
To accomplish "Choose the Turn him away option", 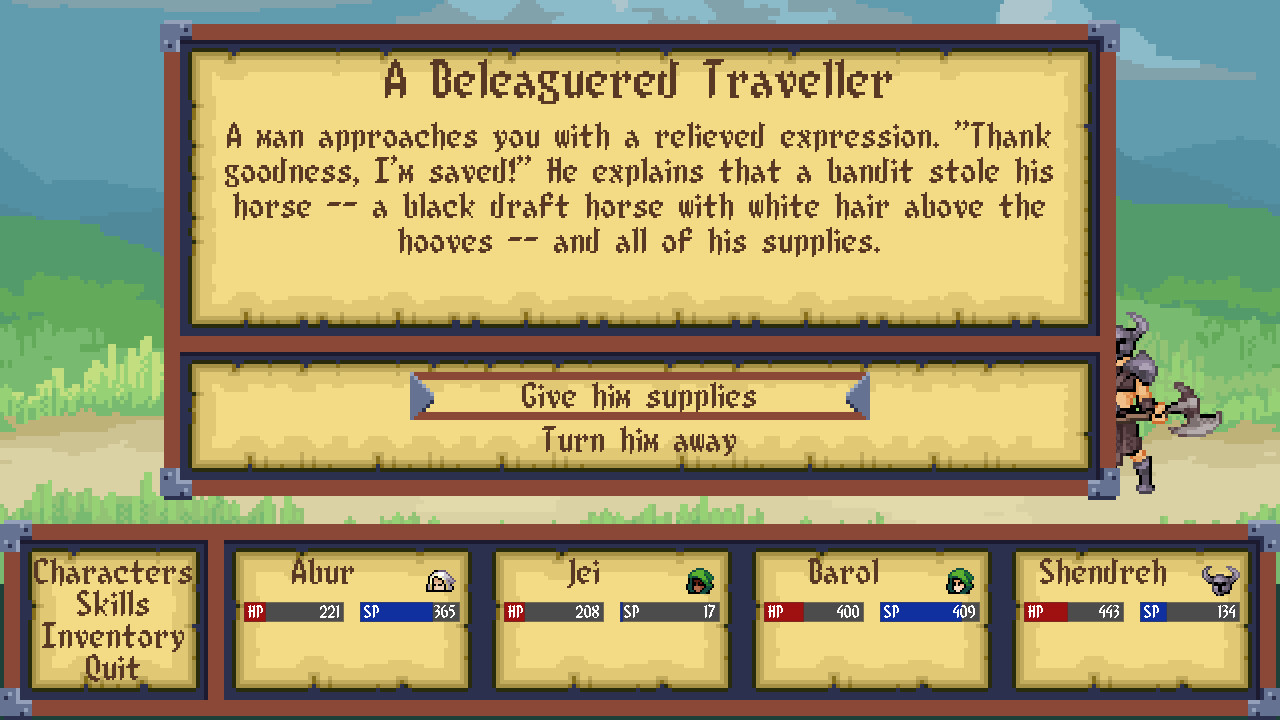I will pyautogui.click(x=639, y=438).
